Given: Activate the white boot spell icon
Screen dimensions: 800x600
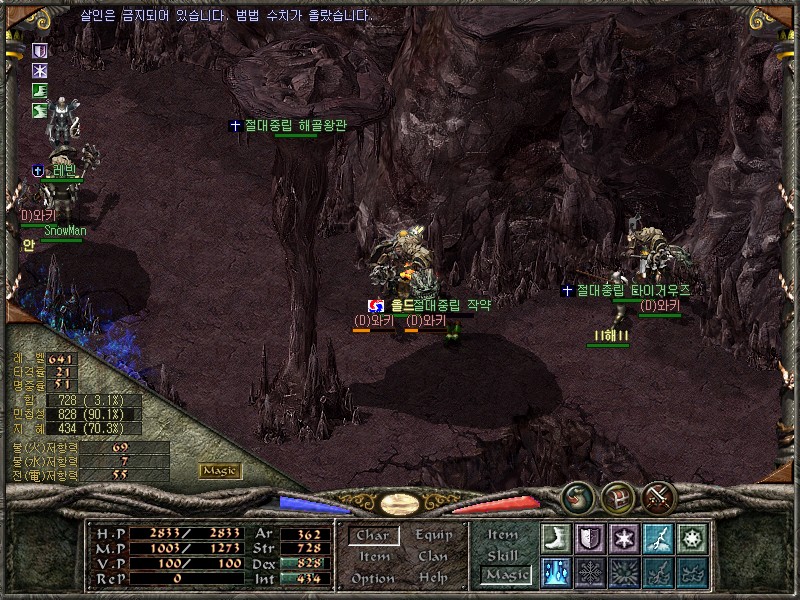Looking at the screenshot, I should click(556, 538).
